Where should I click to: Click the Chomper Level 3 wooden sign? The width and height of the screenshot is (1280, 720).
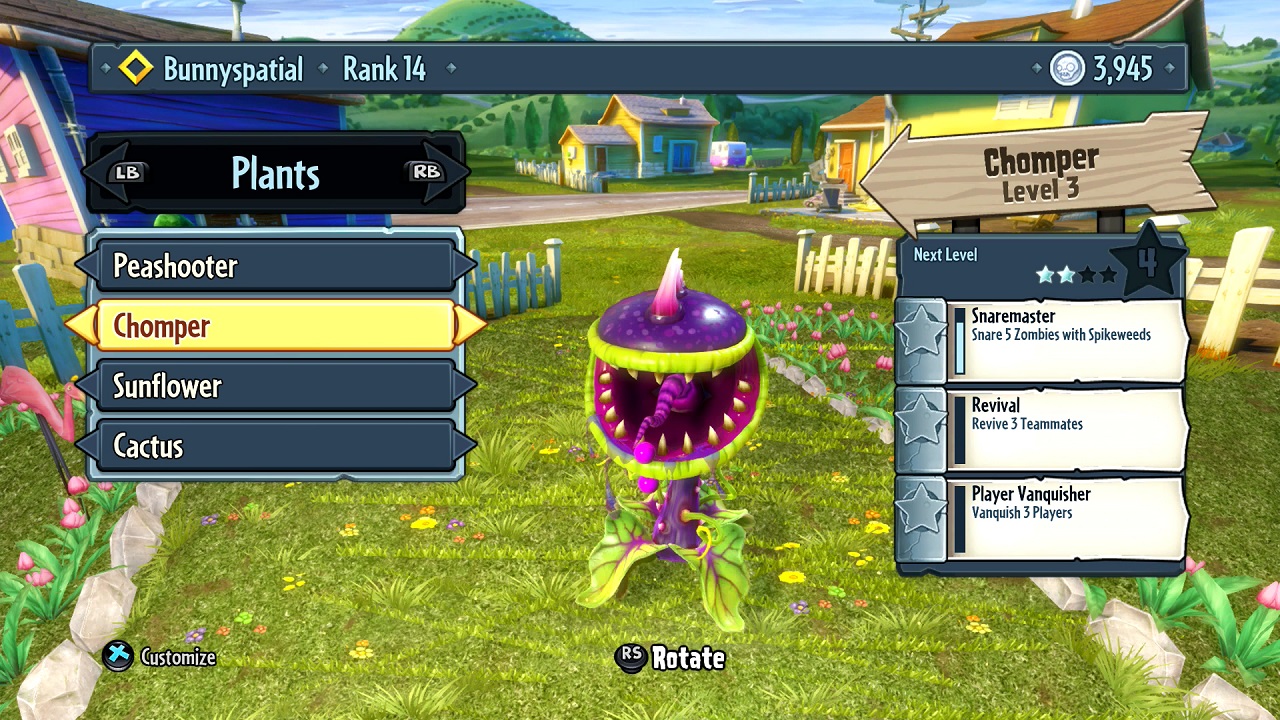tap(1040, 174)
